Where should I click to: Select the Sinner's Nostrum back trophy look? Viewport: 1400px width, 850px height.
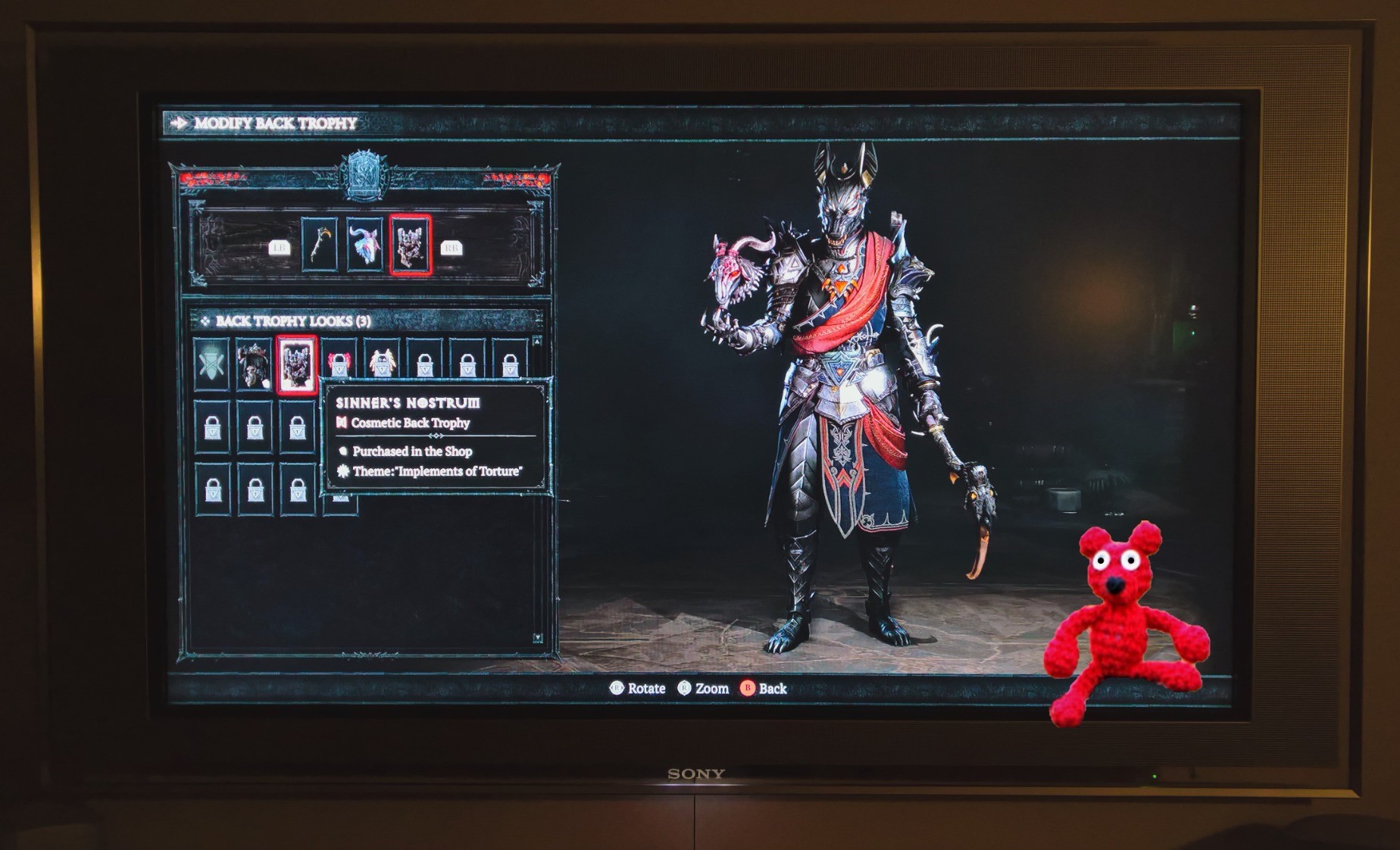pos(296,364)
